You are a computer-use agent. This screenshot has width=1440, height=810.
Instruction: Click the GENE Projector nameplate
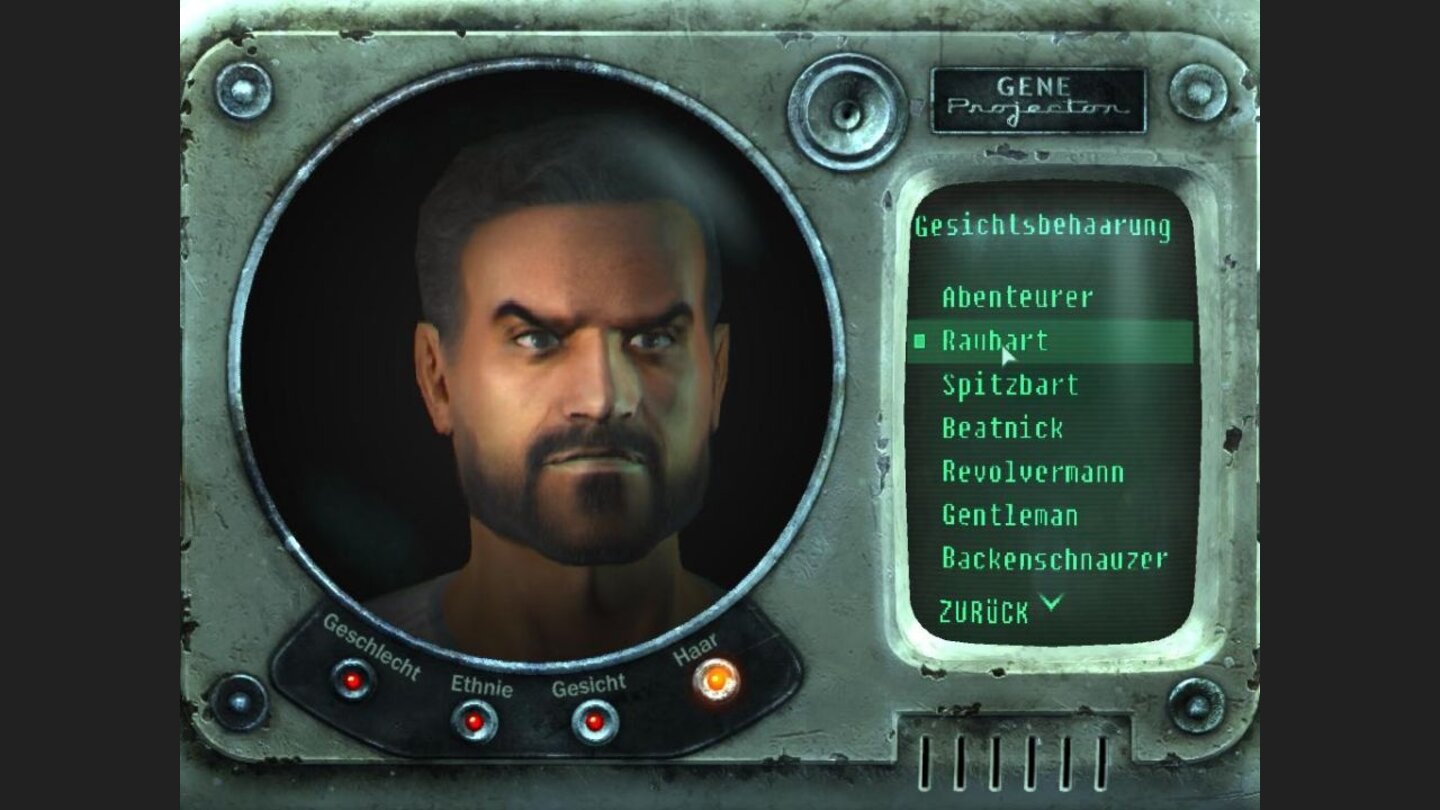pos(1038,97)
